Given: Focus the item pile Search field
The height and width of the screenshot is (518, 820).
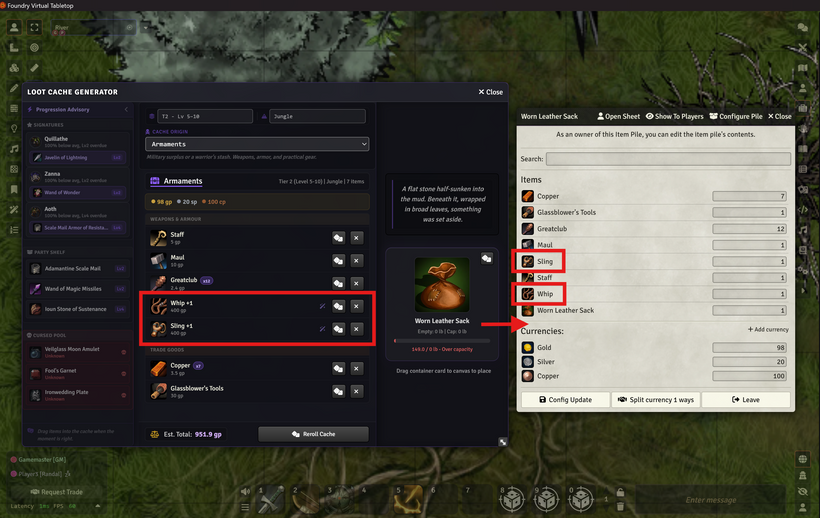Looking at the screenshot, I should pos(668,159).
